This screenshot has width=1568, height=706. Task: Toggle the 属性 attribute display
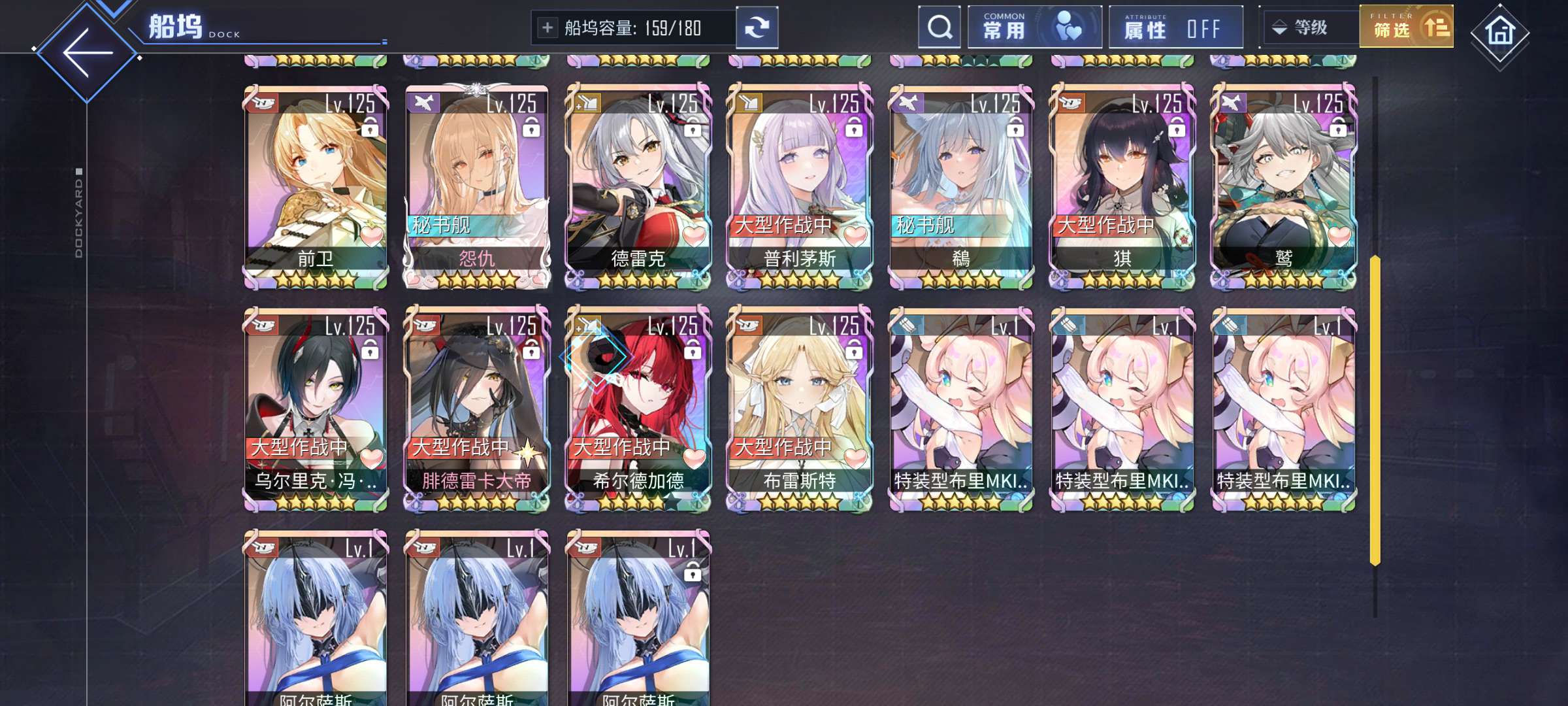(x=1175, y=27)
